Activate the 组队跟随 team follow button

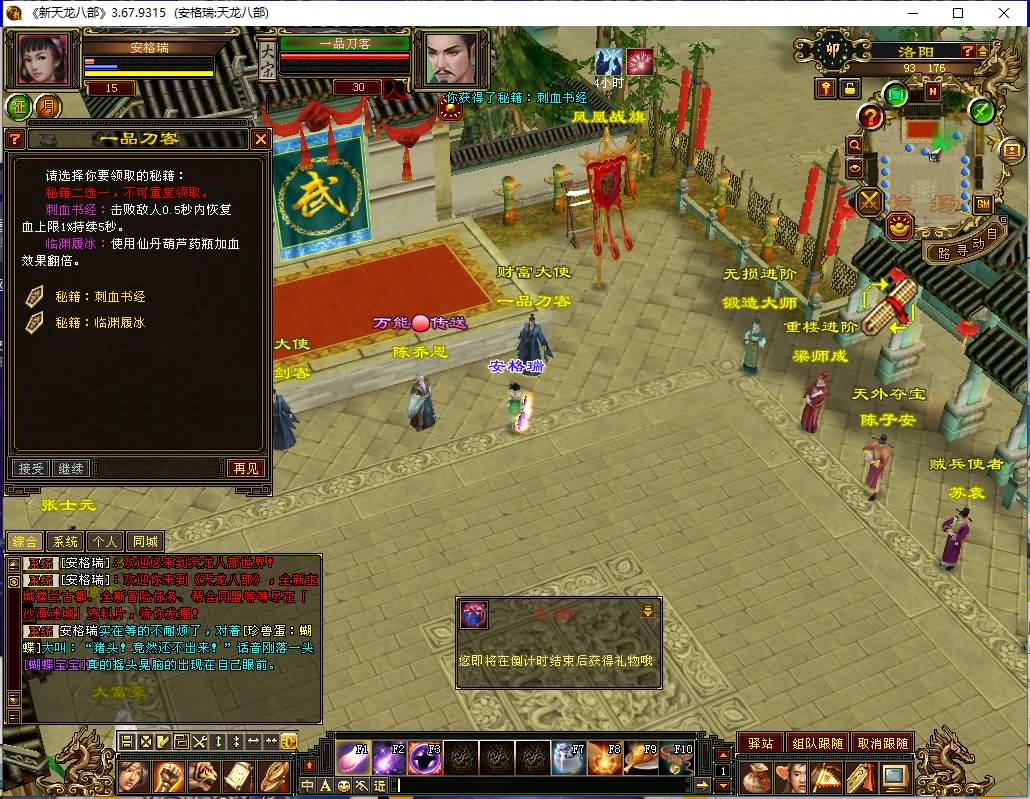817,743
